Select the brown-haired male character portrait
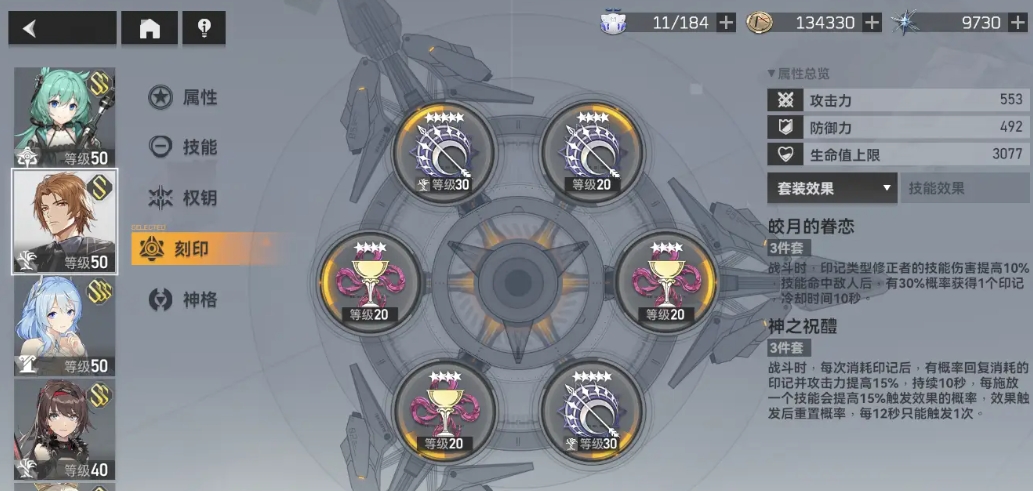 point(63,221)
